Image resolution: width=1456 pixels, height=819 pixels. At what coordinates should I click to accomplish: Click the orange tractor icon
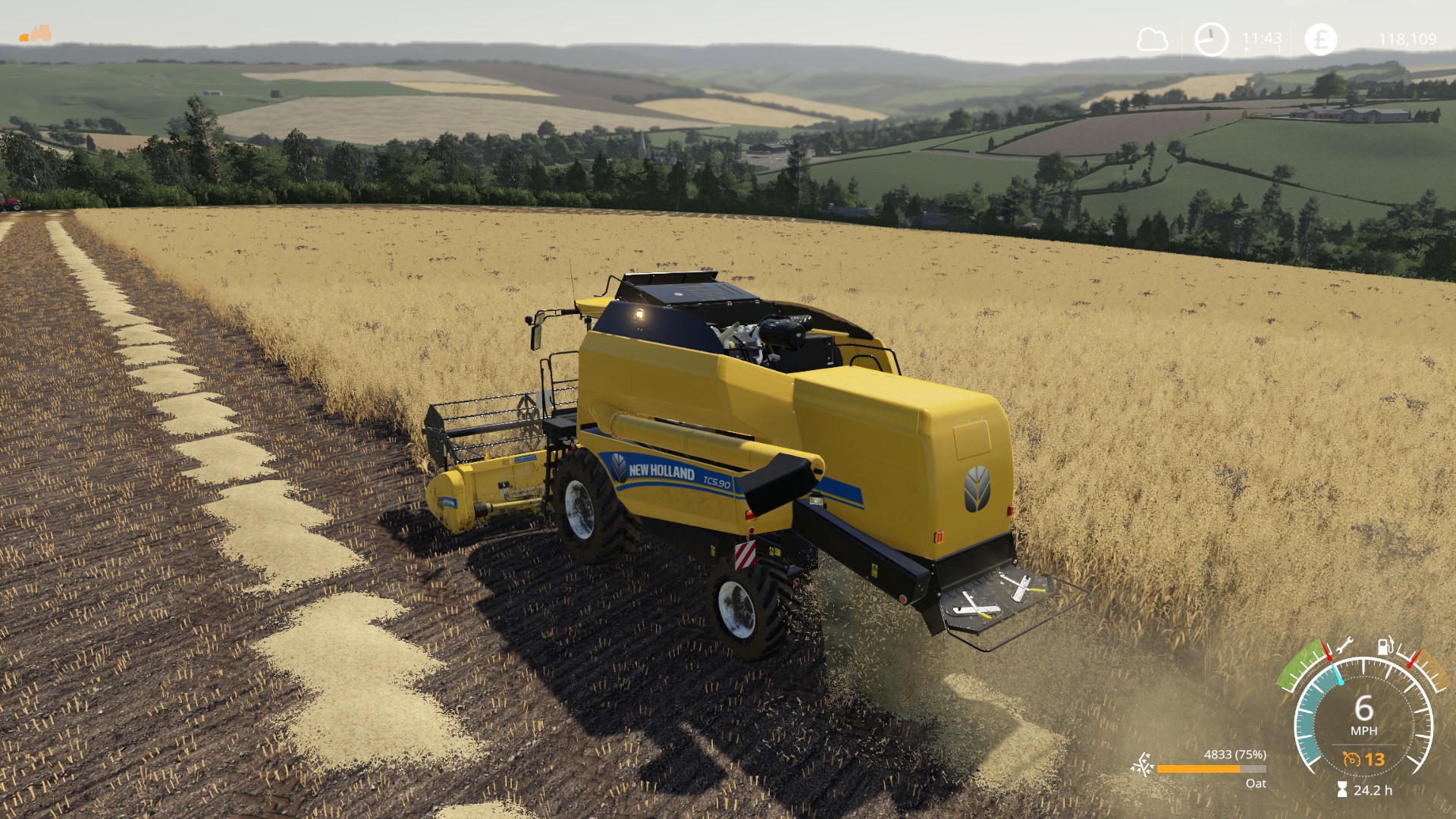pos(36,34)
